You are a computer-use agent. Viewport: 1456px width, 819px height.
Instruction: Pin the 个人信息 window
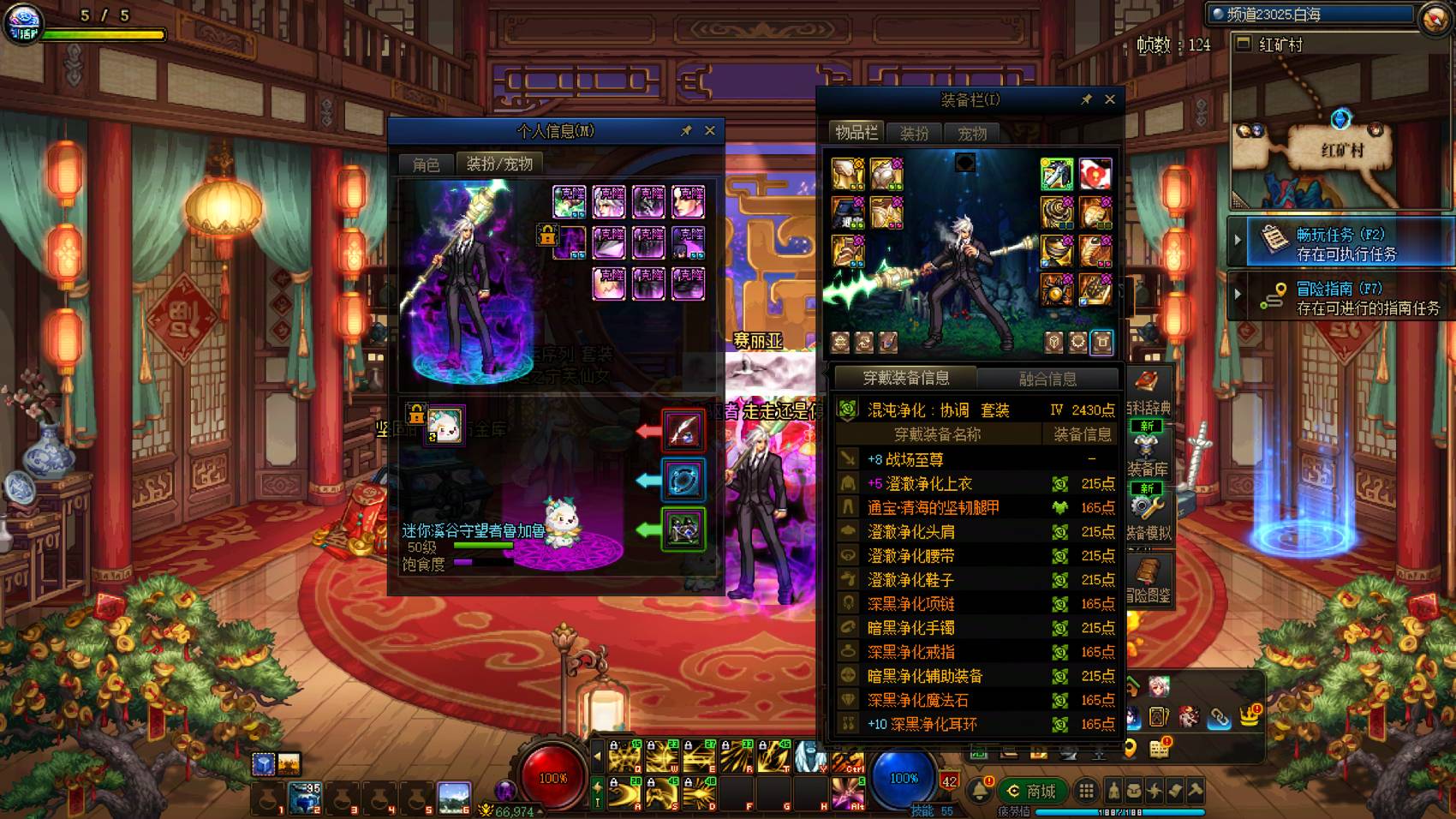[x=686, y=131]
